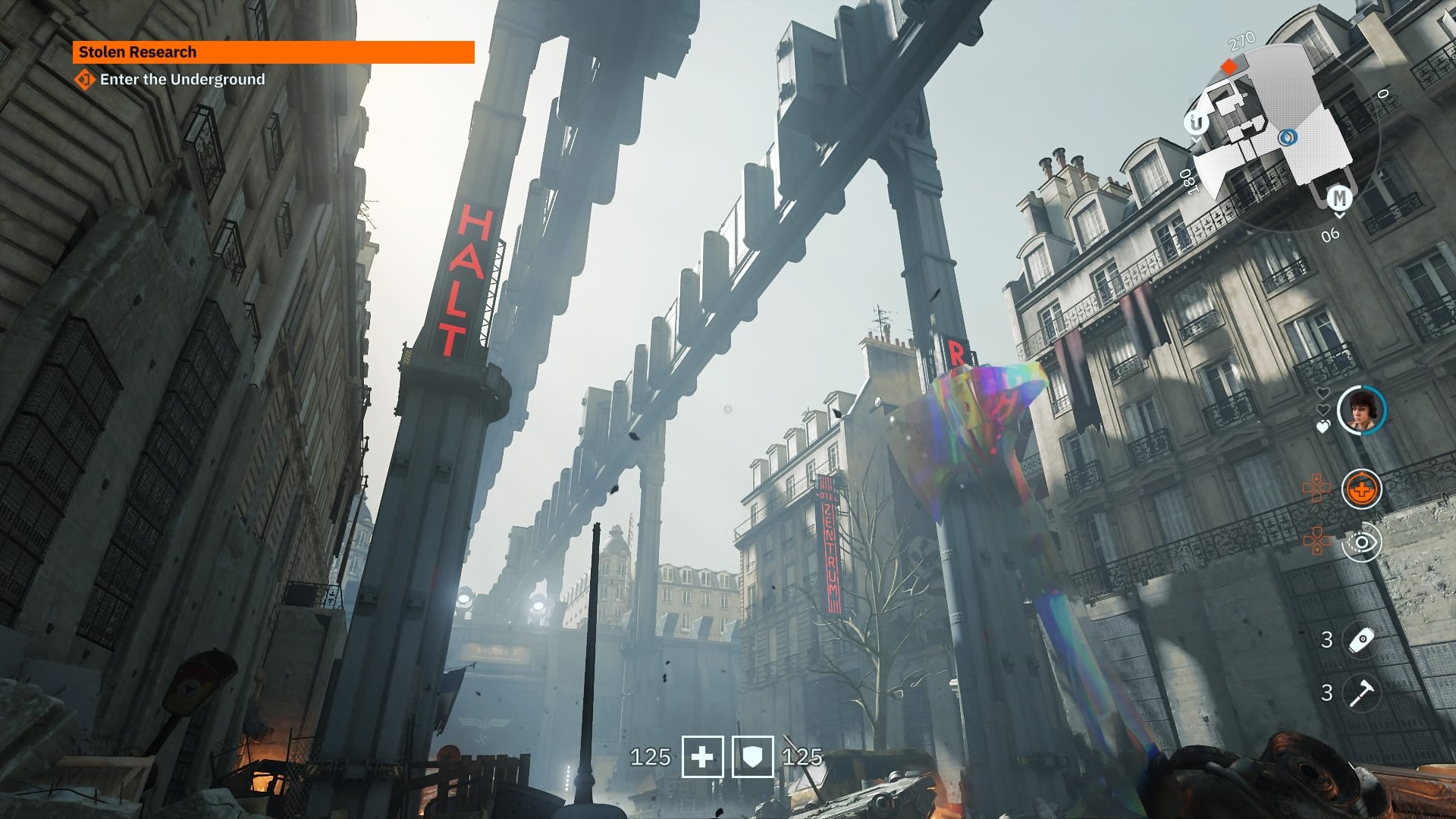Activate the orange health pep signal
The height and width of the screenshot is (819, 1456).
(x=1361, y=489)
